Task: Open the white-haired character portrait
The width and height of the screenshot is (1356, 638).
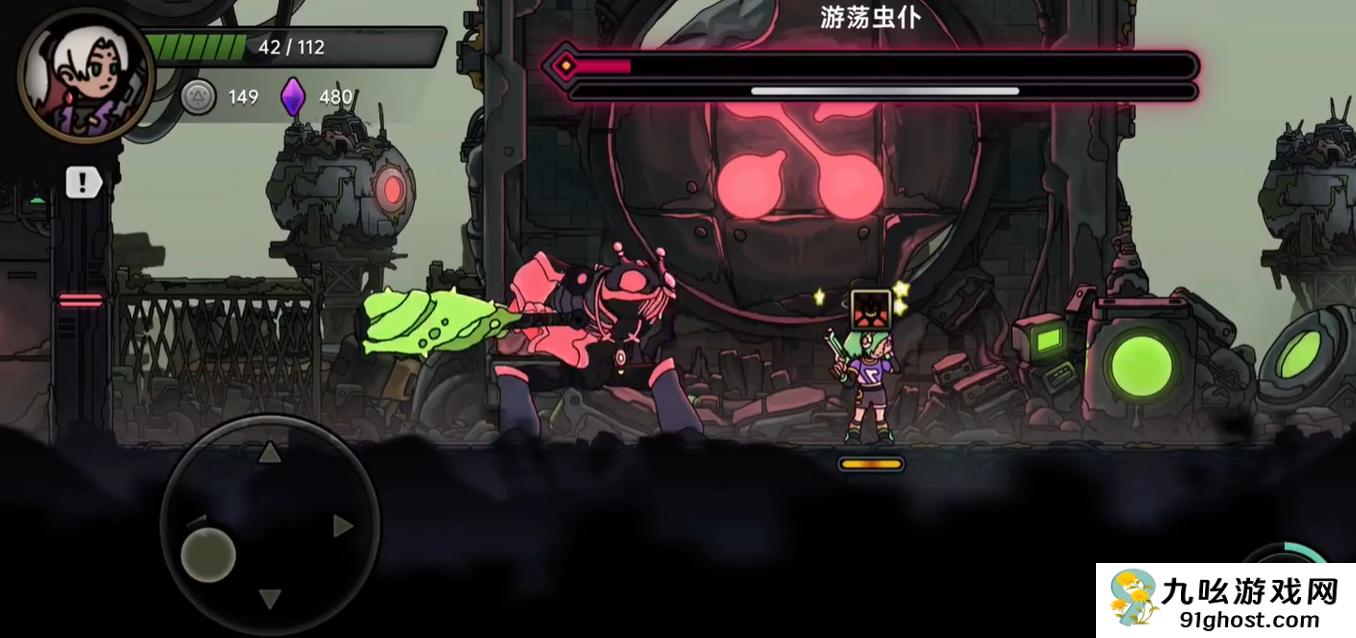Action: (85, 77)
